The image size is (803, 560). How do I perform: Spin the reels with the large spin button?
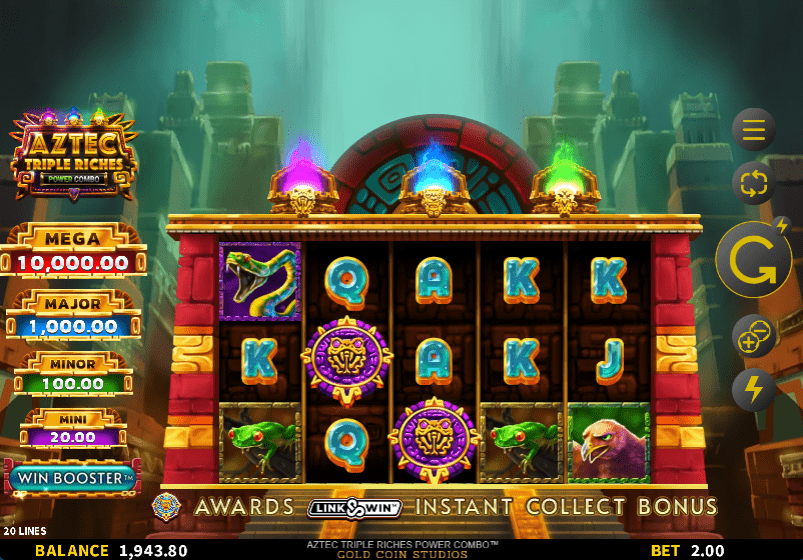click(x=753, y=260)
